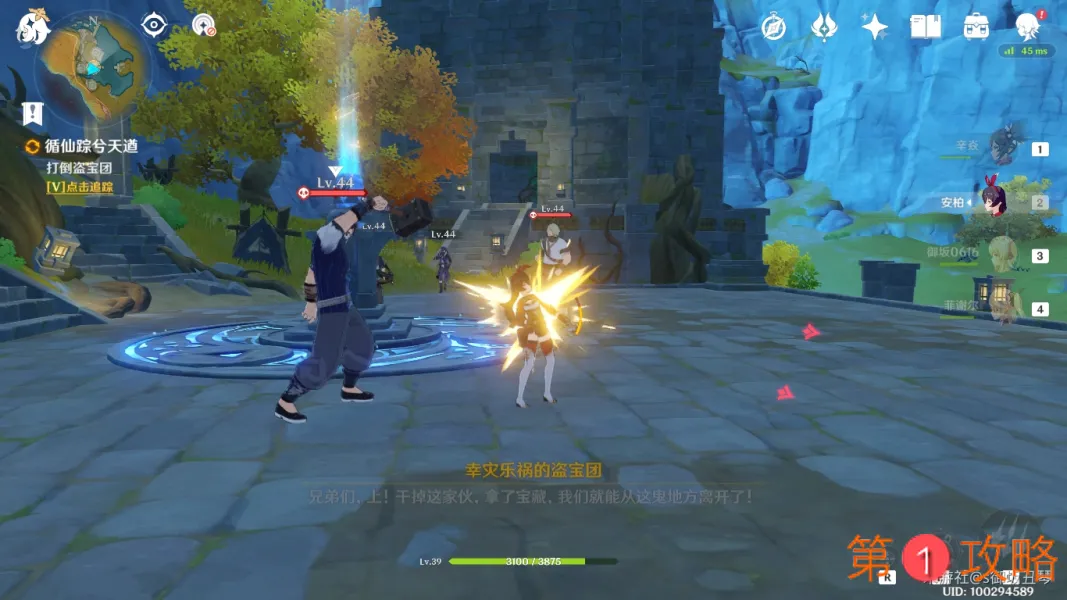Viewport: 1067px width, 600px height.
Task: Open the compass events icon
Action: pyautogui.click(x=772, y=27)
